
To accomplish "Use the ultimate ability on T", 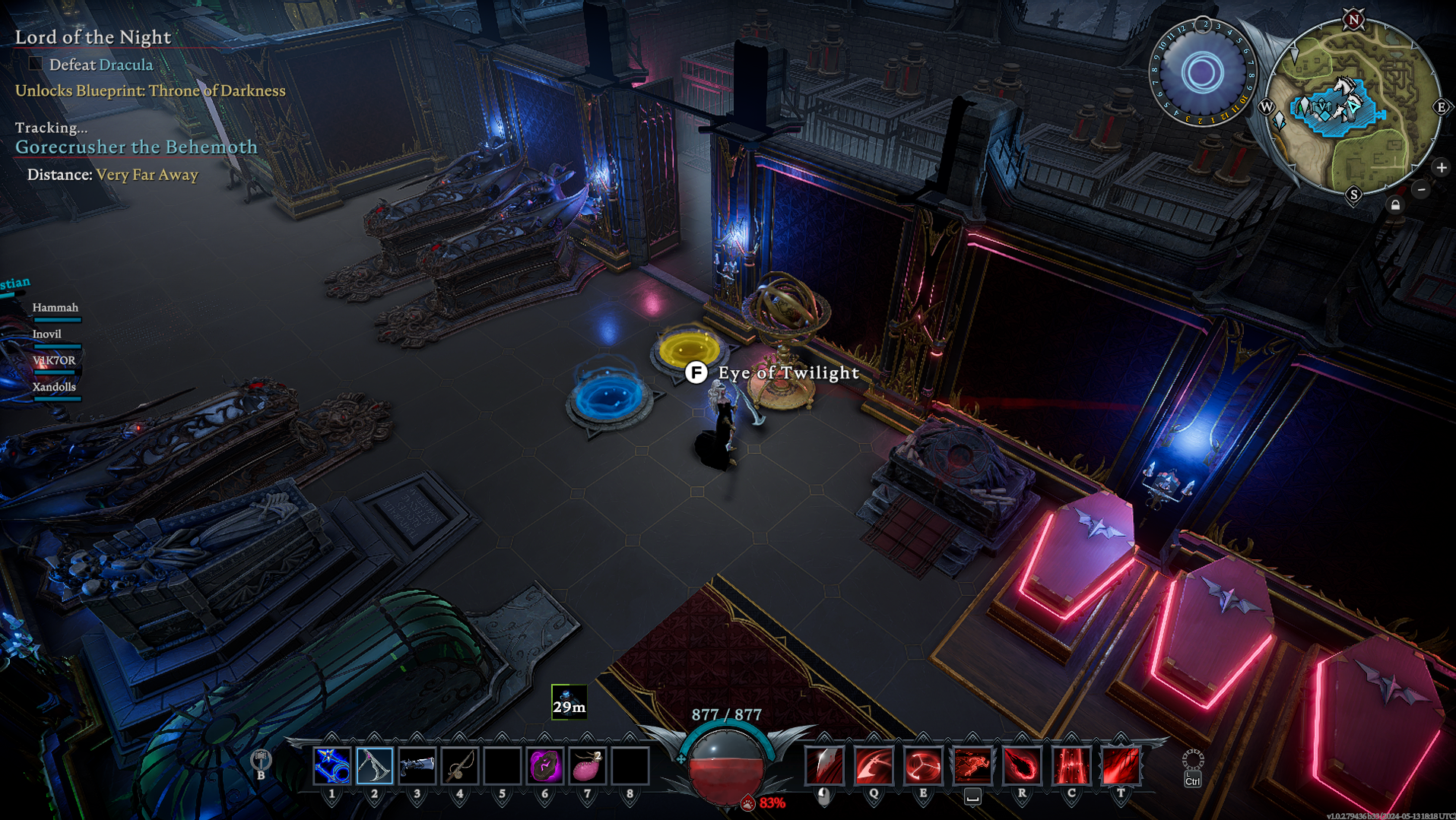I will 1121,765.
